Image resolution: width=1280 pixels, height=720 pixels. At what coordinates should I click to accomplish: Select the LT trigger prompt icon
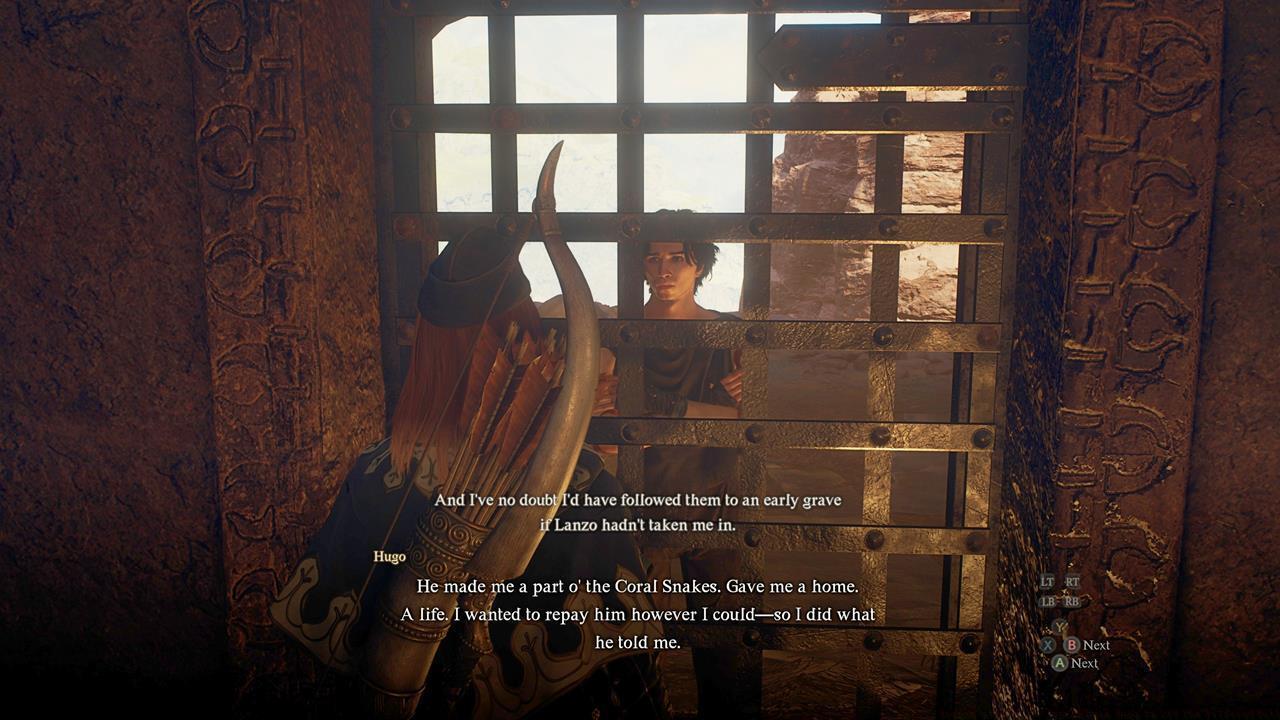(x=1047, y=581)
